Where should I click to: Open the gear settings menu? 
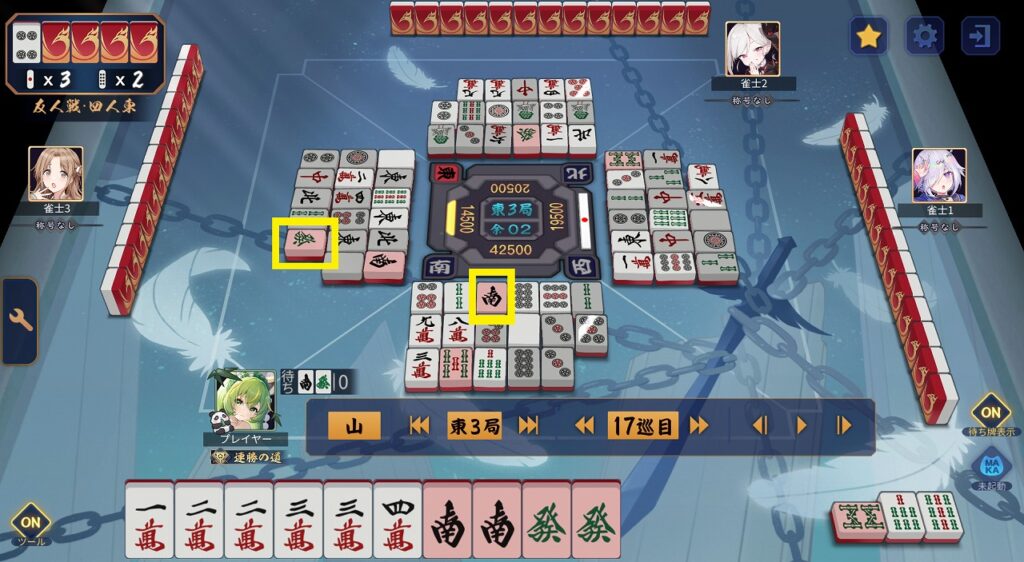(x=925, y=37)
